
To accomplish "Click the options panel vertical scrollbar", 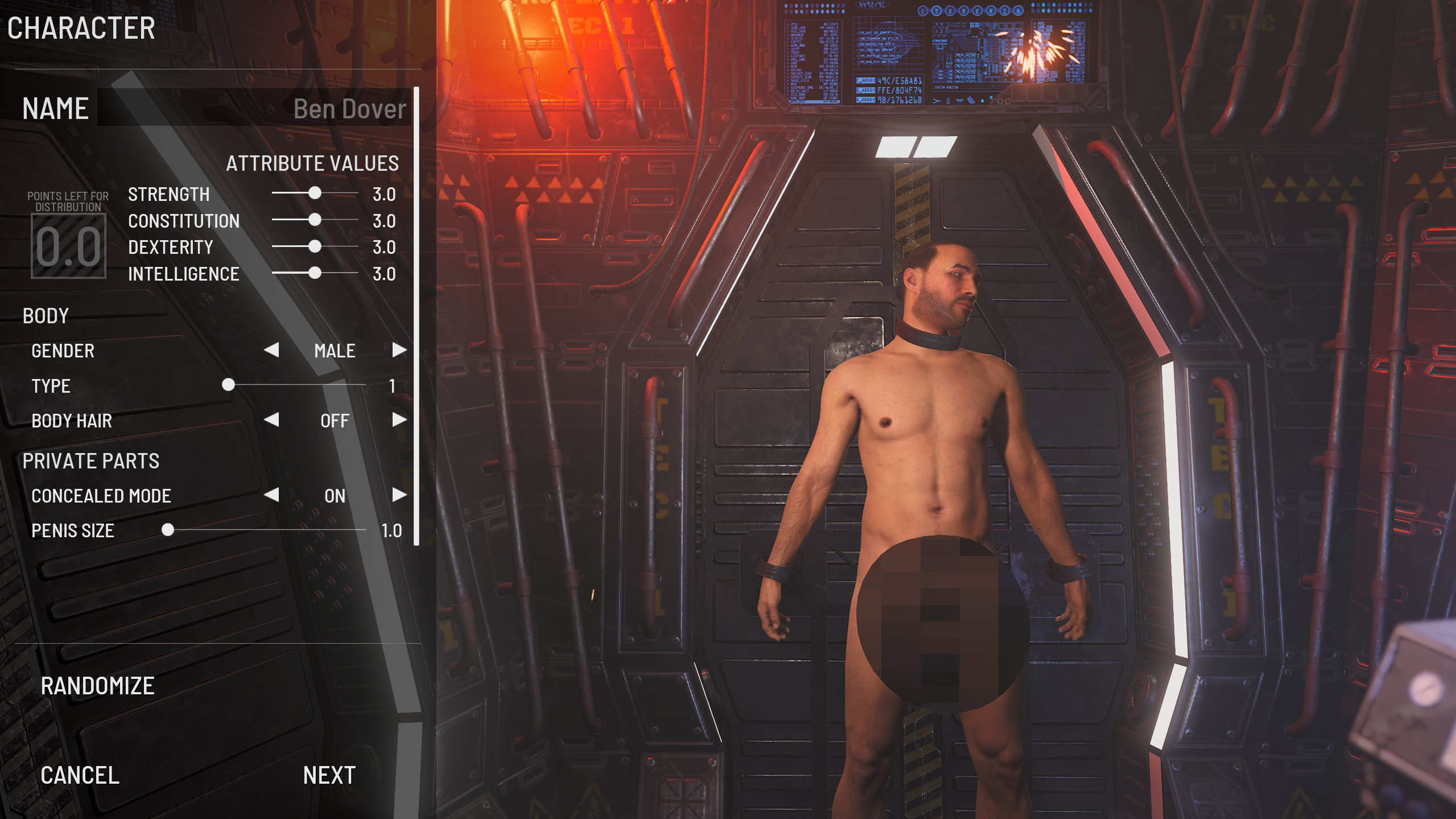I will [416, 316].
